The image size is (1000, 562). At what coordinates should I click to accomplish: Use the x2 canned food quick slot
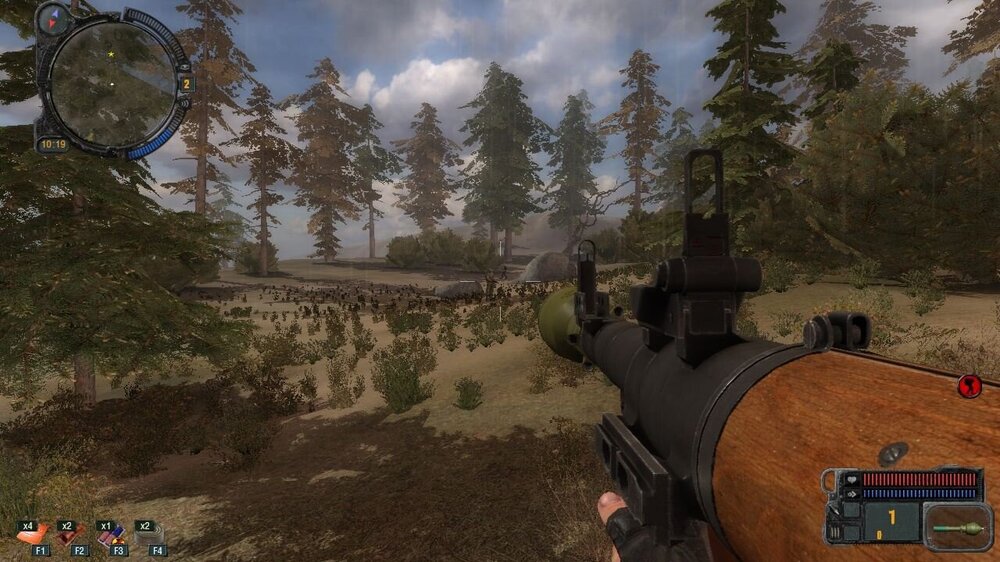click(148, 535)
